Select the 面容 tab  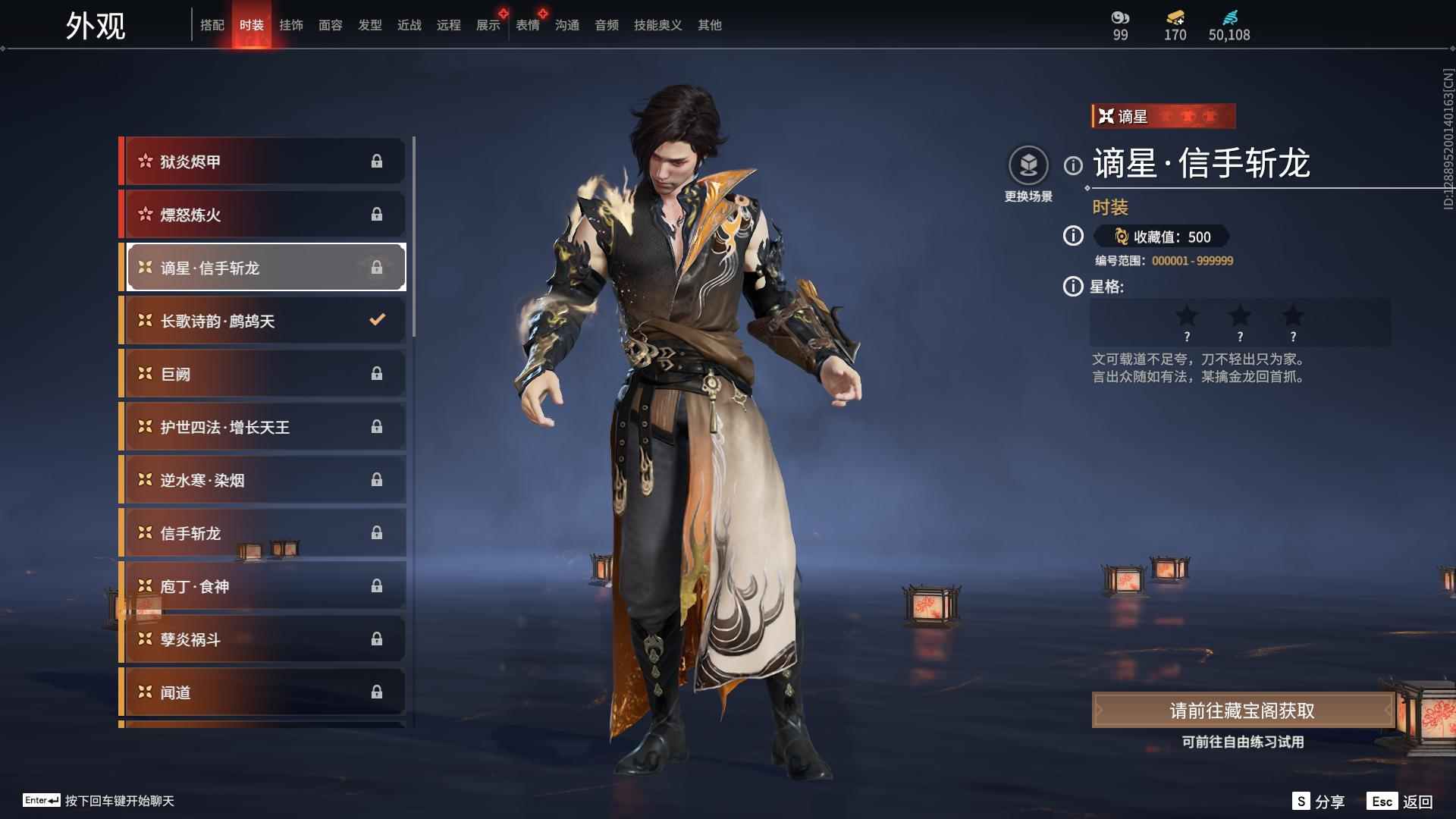tap(330, 25)
